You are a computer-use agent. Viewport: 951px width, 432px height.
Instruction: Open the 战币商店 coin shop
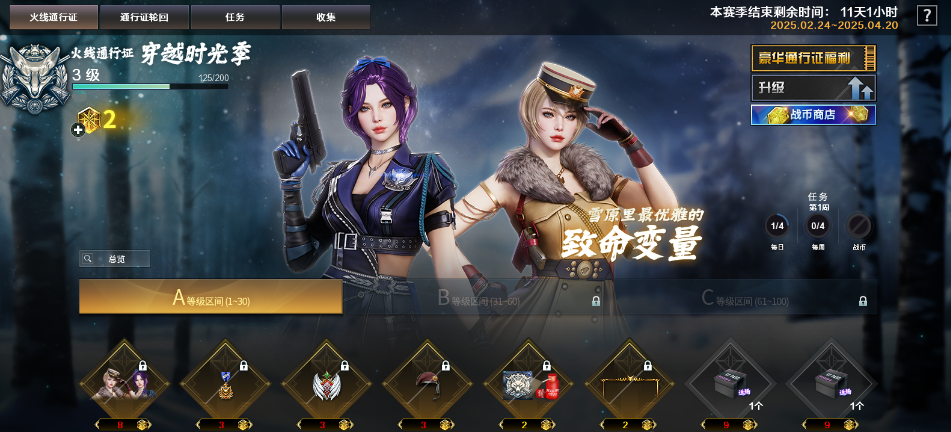coord(813,115)
